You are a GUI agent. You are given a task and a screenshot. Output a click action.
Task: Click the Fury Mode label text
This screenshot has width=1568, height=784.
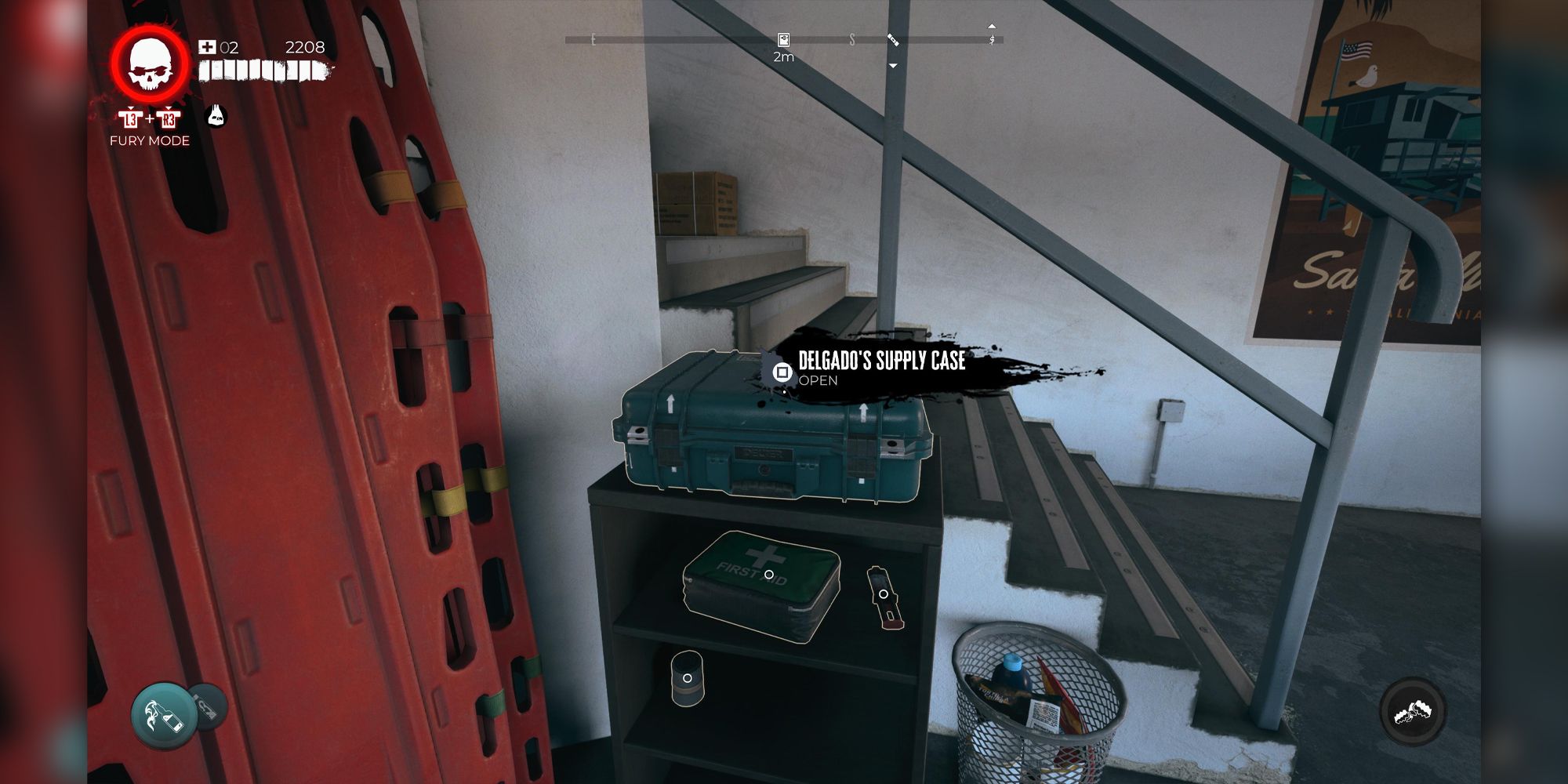pos(149,142)
